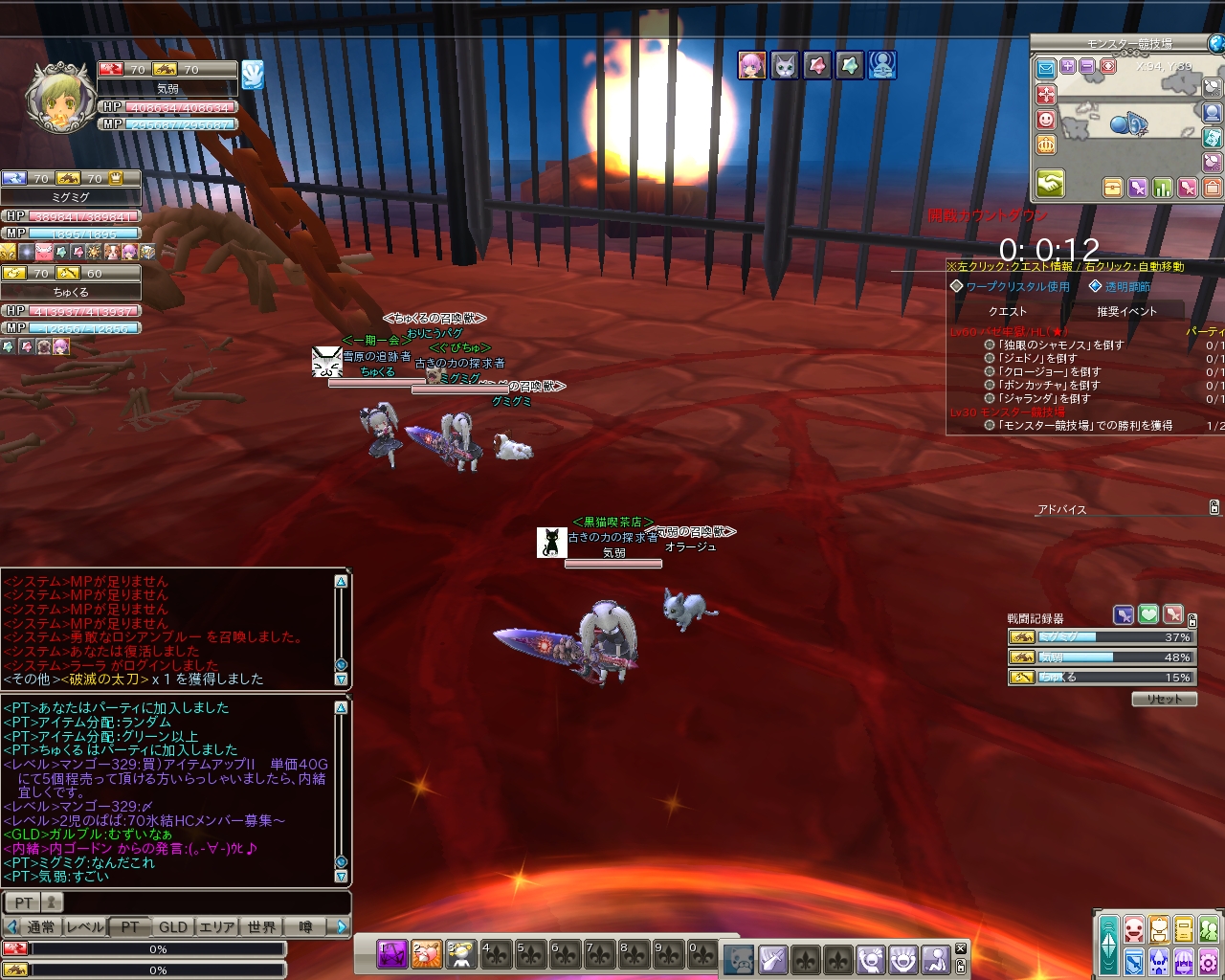The height and width of the screenshot is (980, 1225).
Task: Switch chat to the 世界 tab
Action: click(x=261, y=926)
